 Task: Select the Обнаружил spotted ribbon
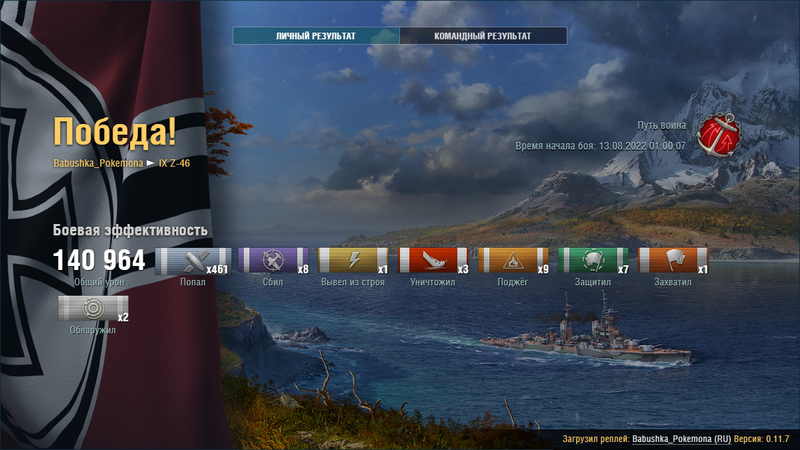click(93, 308)
